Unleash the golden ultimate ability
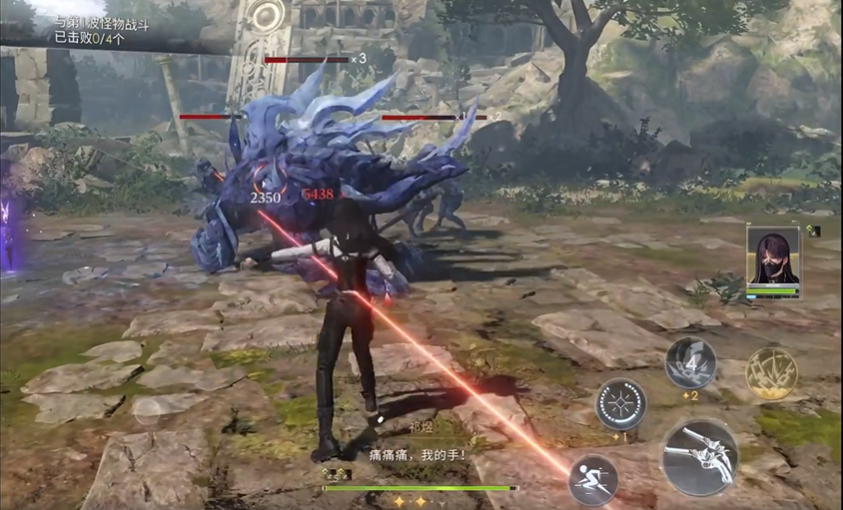This screenshot has height=510, width=843. coord(771,373)
